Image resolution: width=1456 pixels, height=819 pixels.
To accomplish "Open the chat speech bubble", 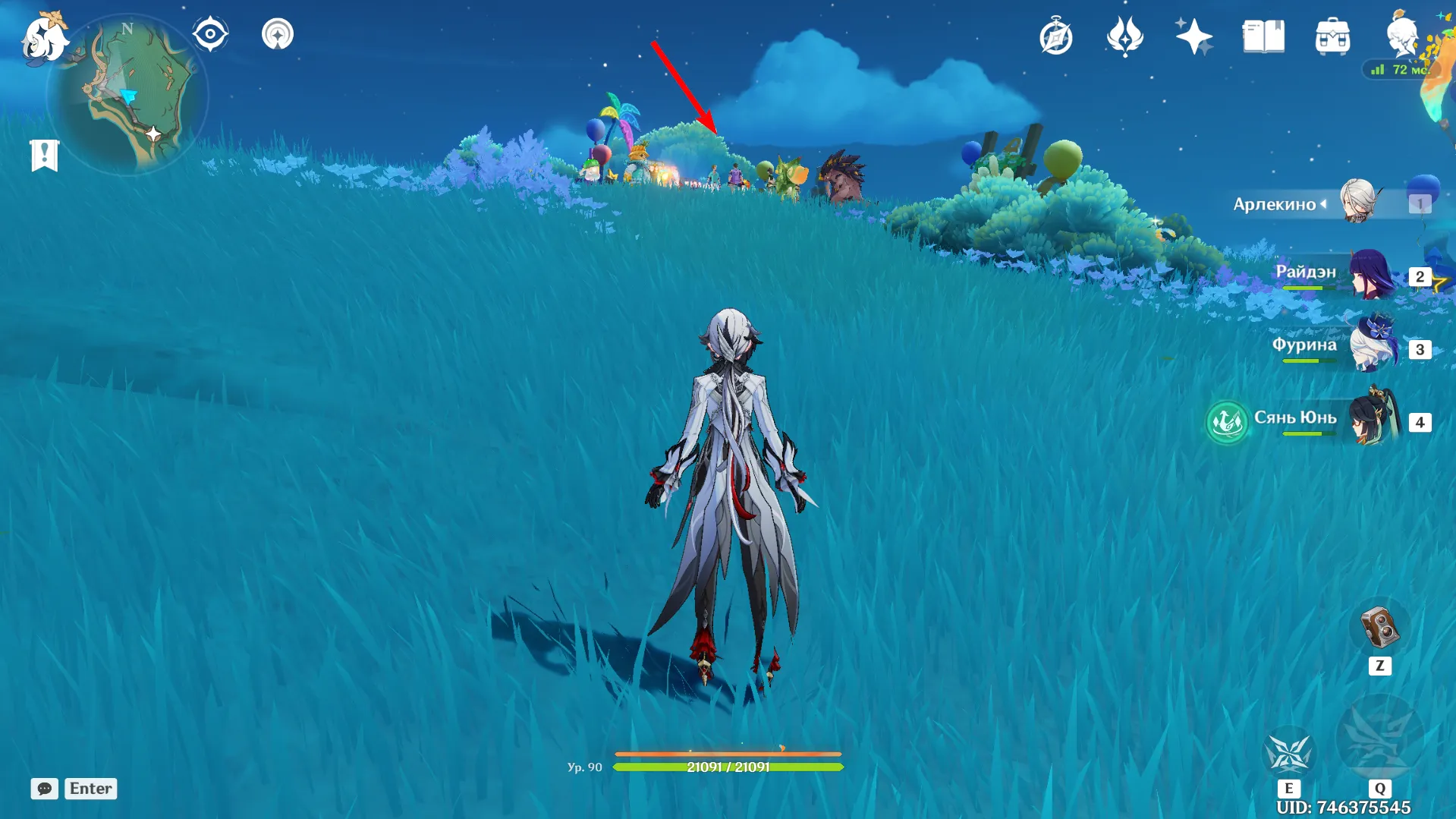I will (44, 789).
